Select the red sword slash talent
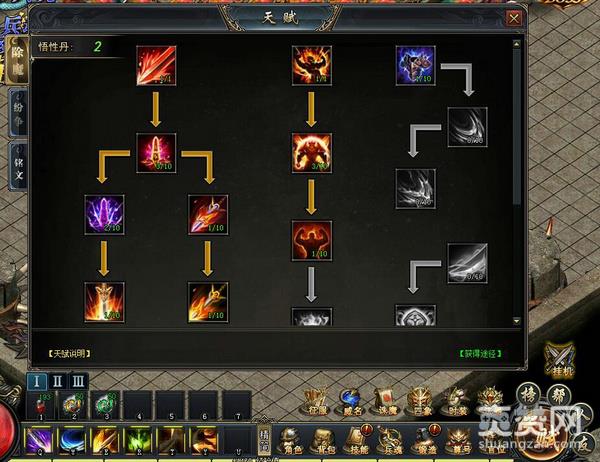The width and height of the screenshot is (600, 462). pos(156,65)
